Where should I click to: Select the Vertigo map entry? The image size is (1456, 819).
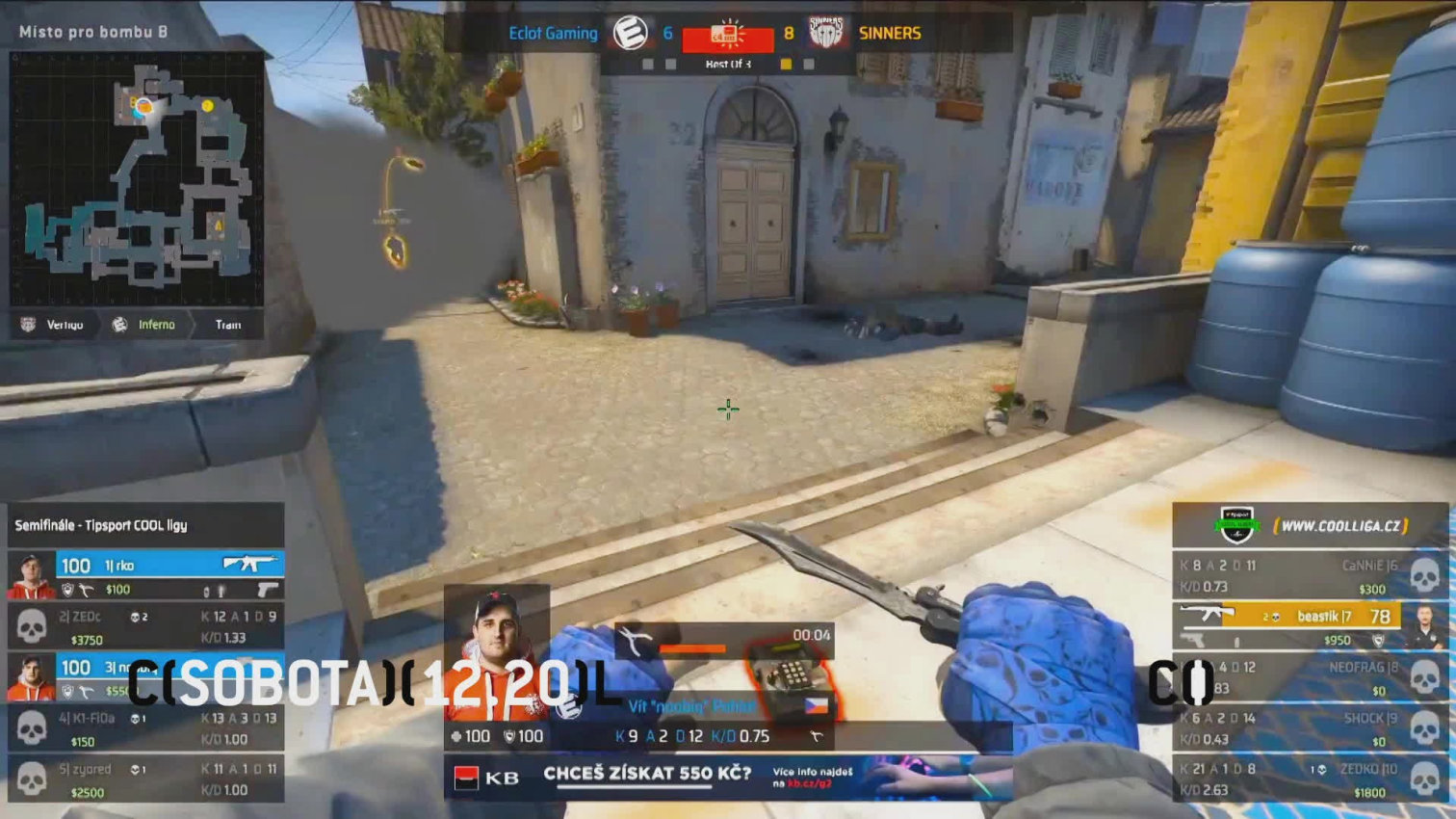pyautogui.click(x=55, y=325)
